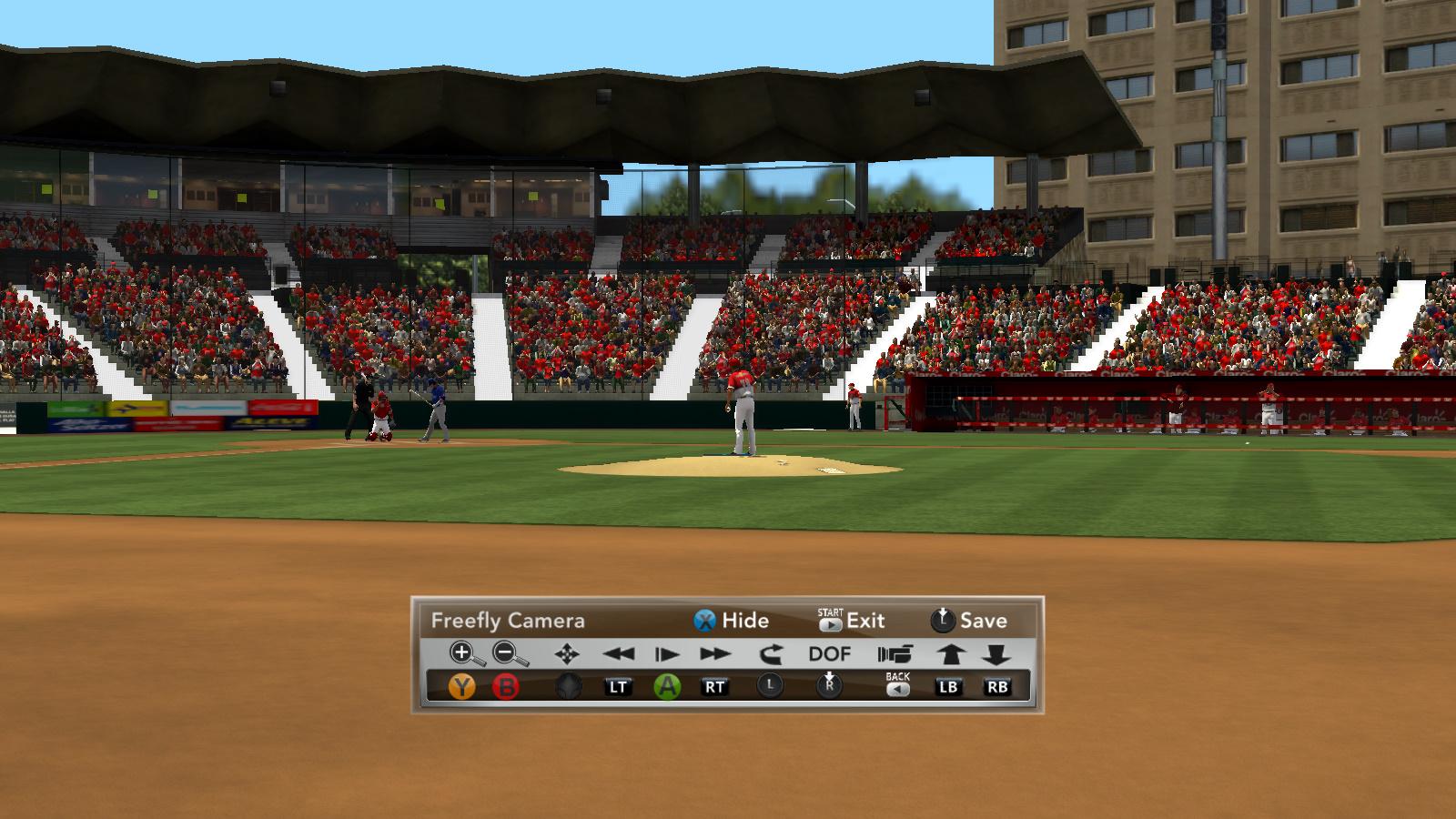Click the zoom out magnifier icon
The width and height of the screenshot is (1456, 819).
510,653
